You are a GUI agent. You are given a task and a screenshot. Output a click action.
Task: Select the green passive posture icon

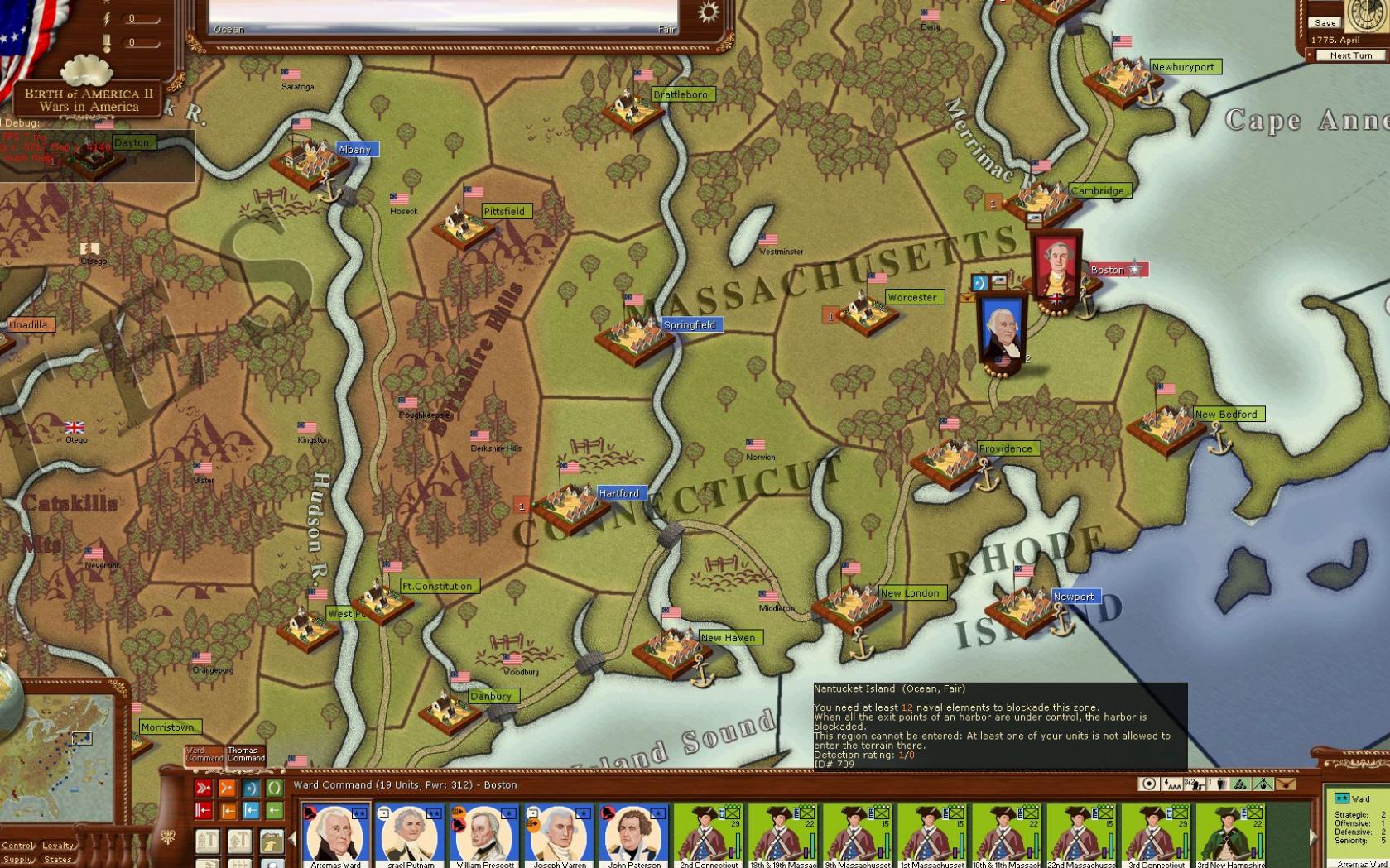274,788
